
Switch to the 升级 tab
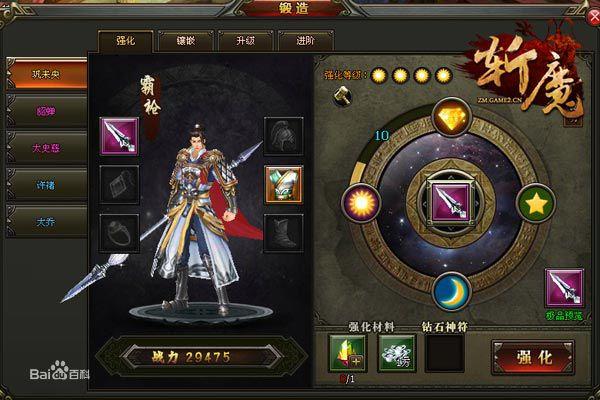pyautogui.click(x=244, y=41)
